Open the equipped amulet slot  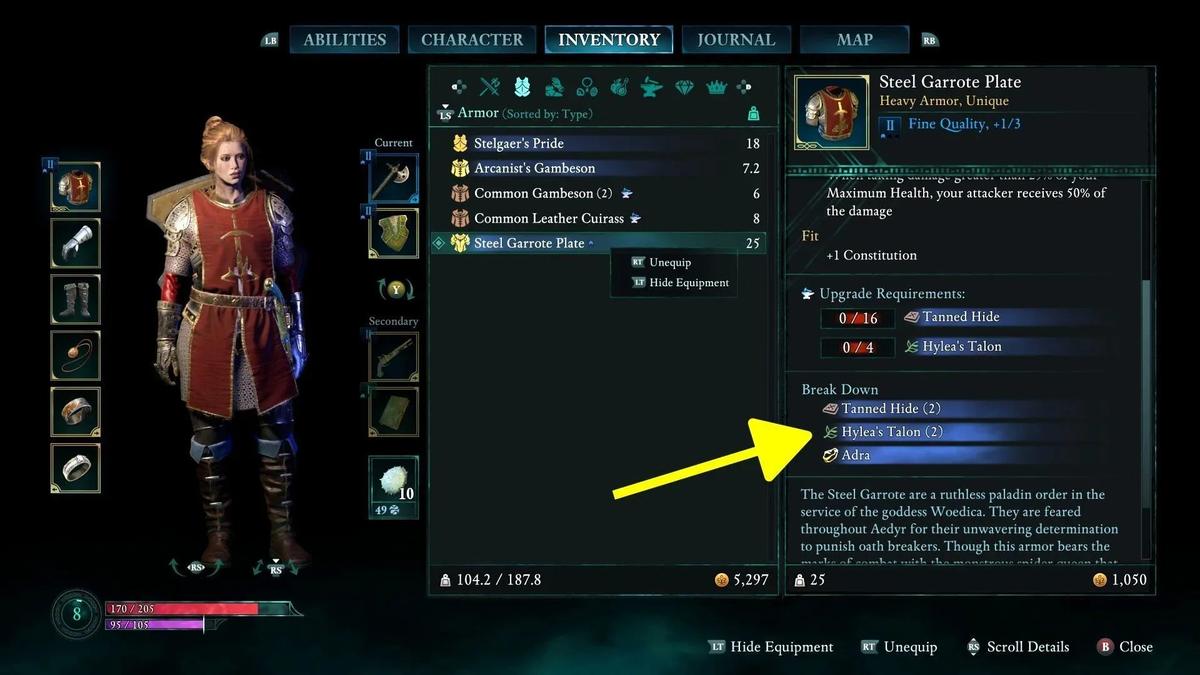coord(76,355)
